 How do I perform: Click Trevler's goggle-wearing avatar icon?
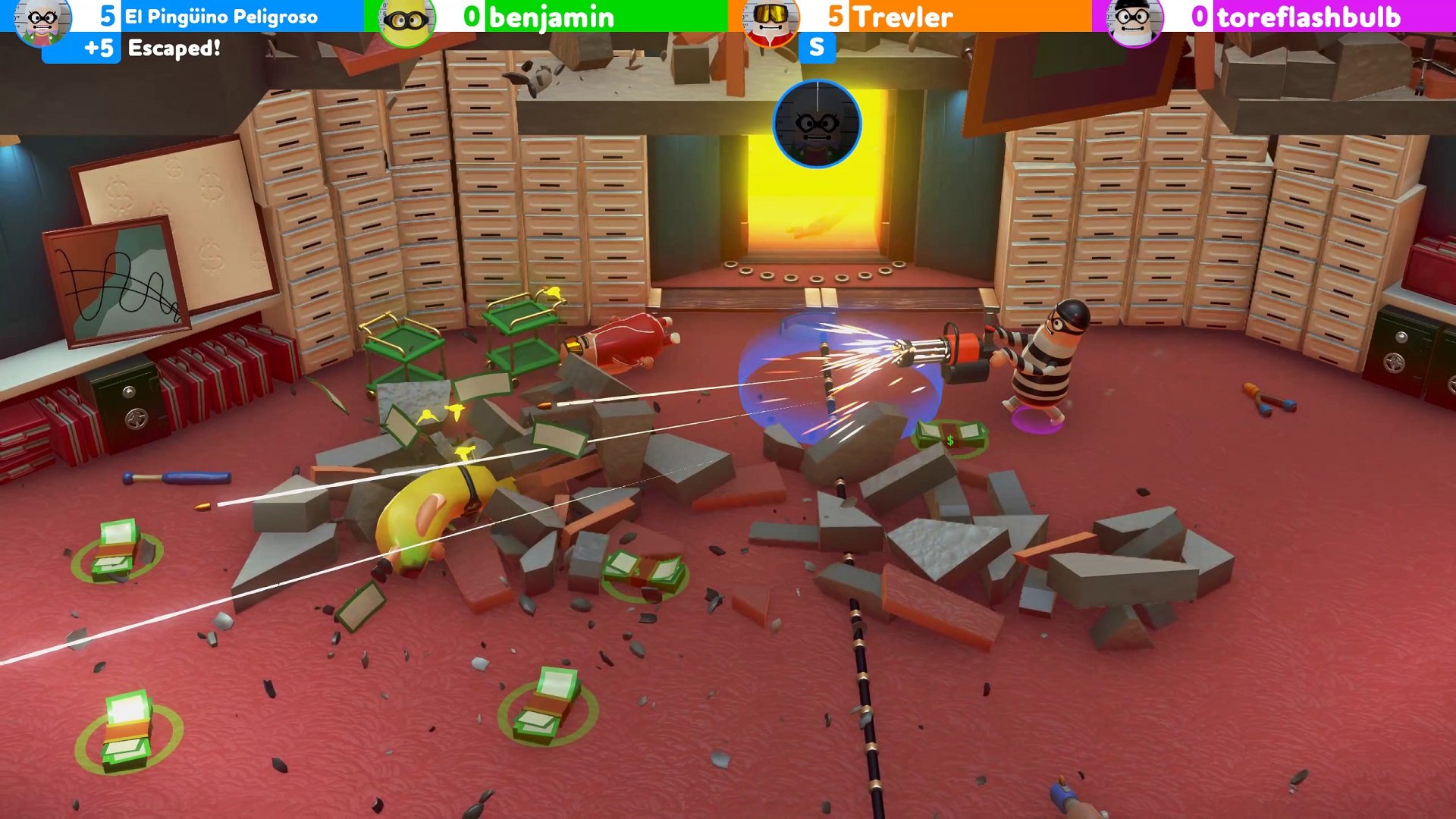[x=771, y=19]
